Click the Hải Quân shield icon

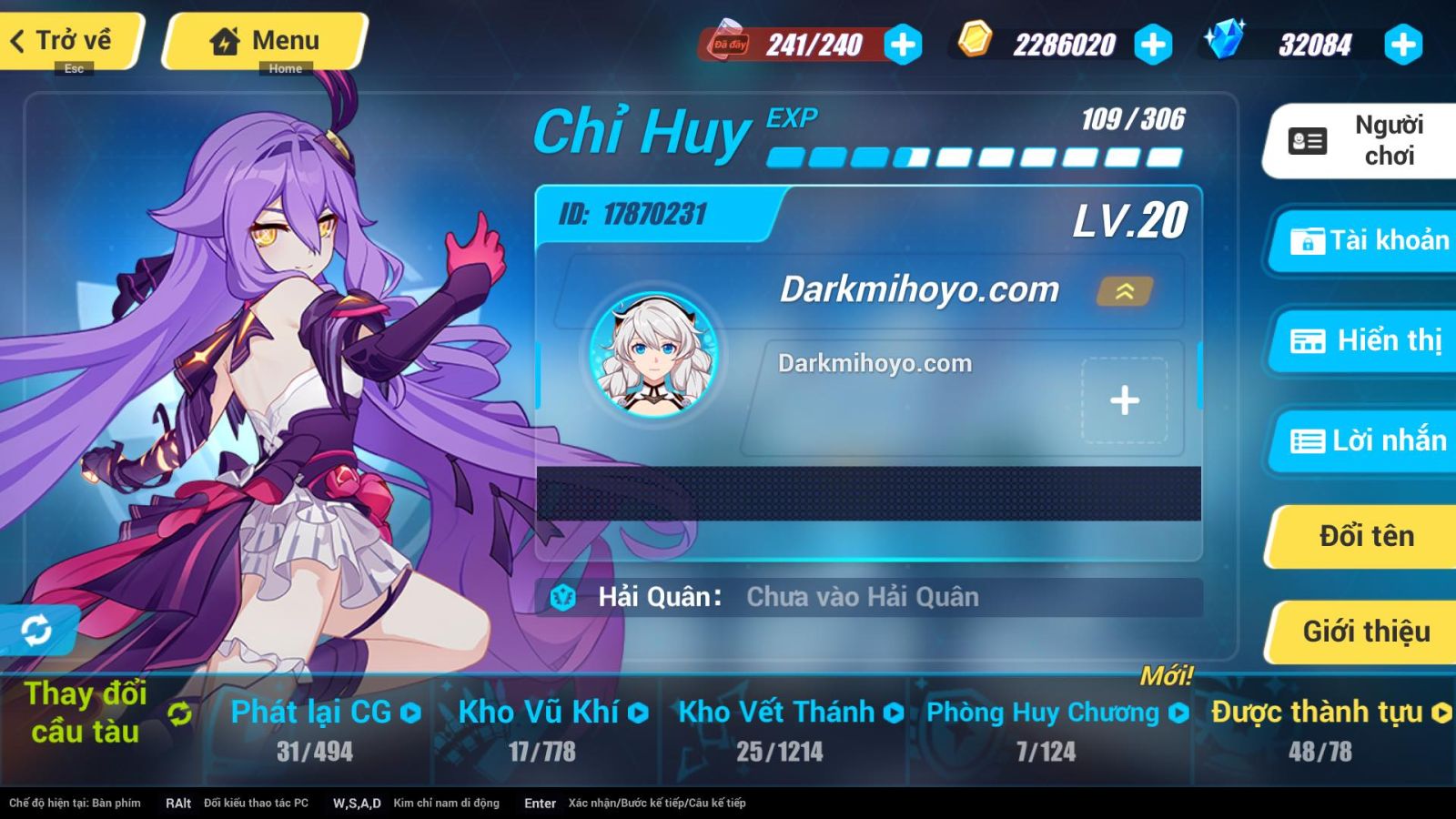pyautogui.click(x=561, y=597)
